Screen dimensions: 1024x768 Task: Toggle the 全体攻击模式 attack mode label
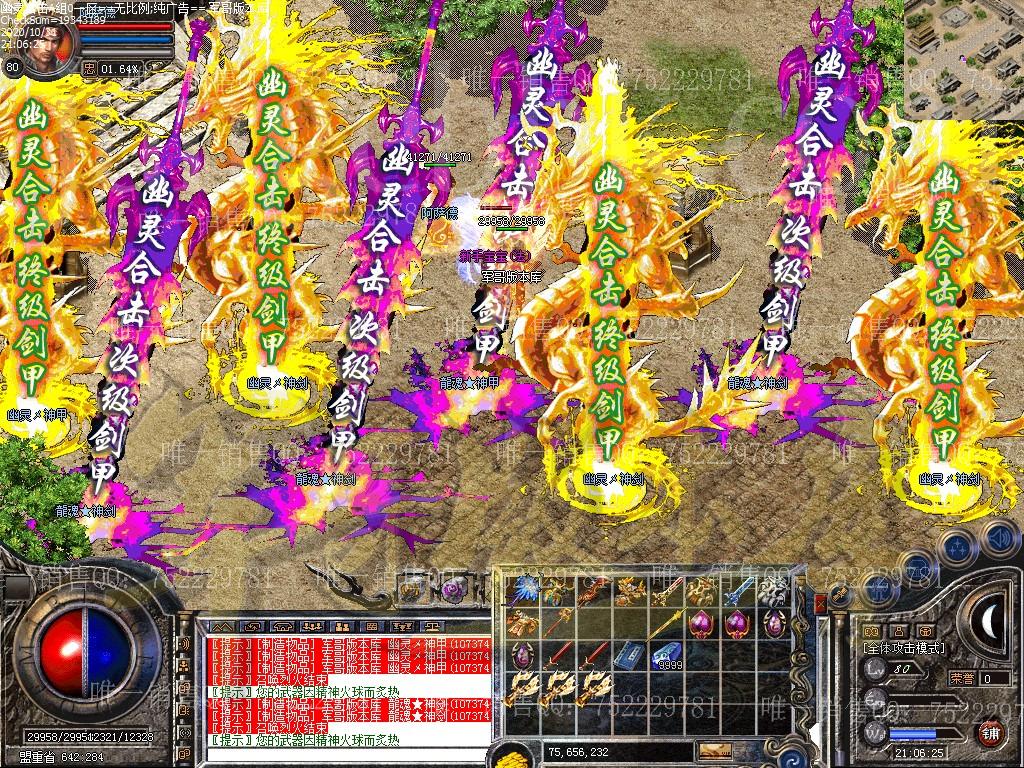tap(903, 648)
